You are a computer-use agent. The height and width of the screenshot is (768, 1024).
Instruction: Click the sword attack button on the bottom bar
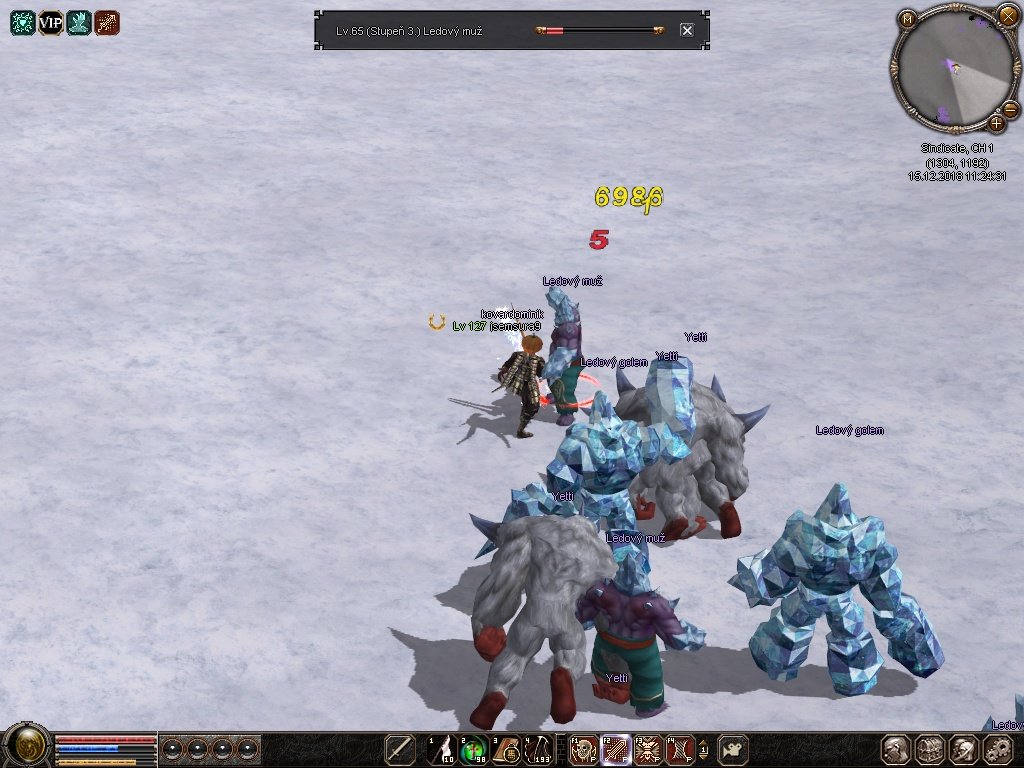click(400, 749)
